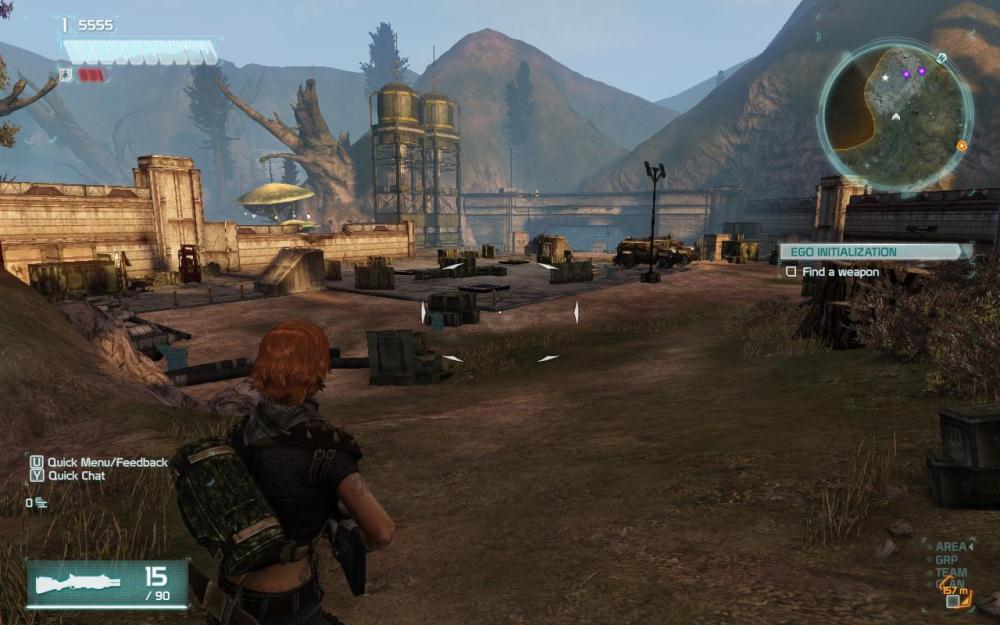This screenshot has width=1000, height=625.
Task: Select the EGO INITIALIZATION quest tracker header
Action: coord(875,252)
